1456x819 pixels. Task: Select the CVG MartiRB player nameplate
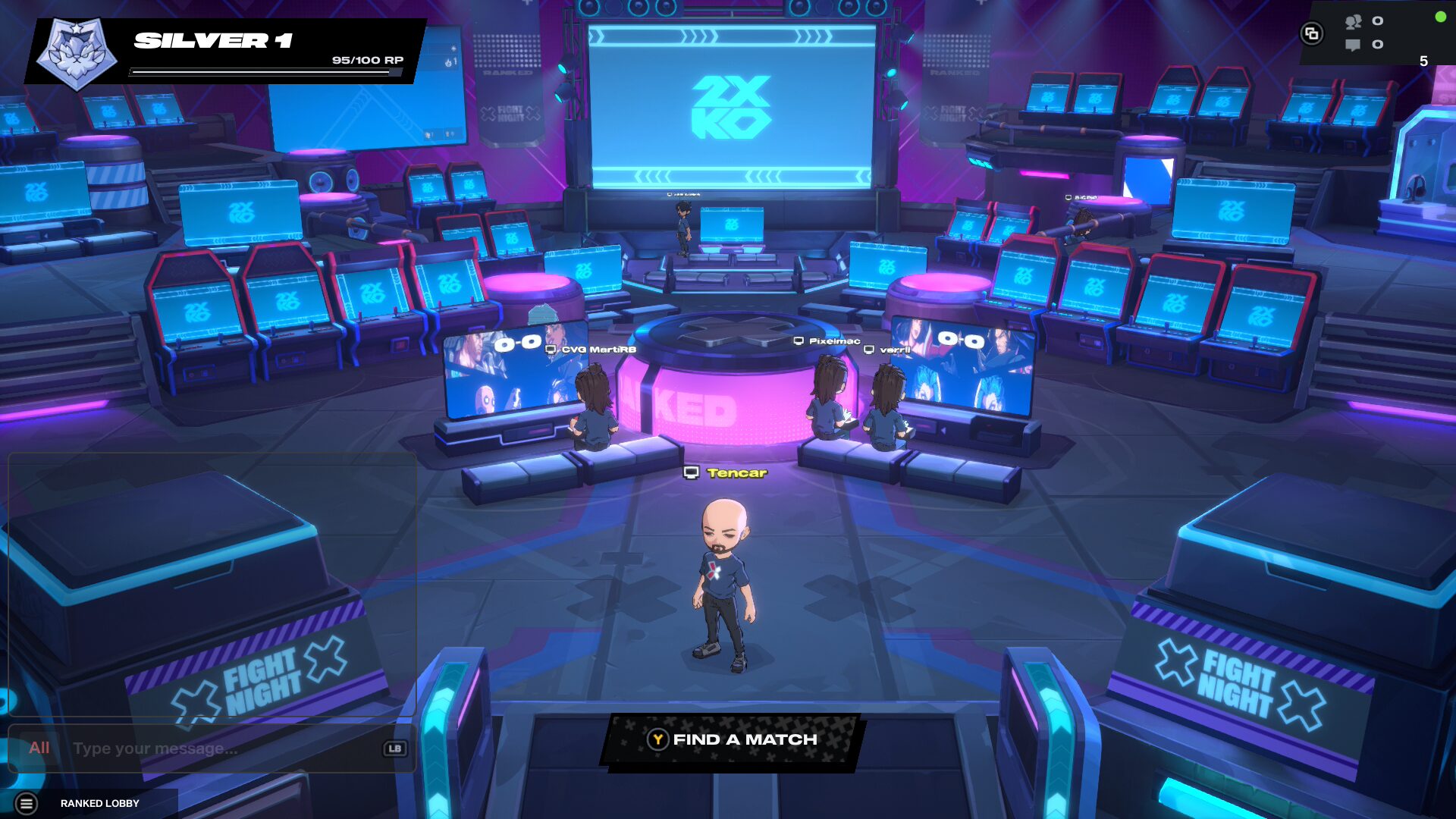tap(591, 350)
